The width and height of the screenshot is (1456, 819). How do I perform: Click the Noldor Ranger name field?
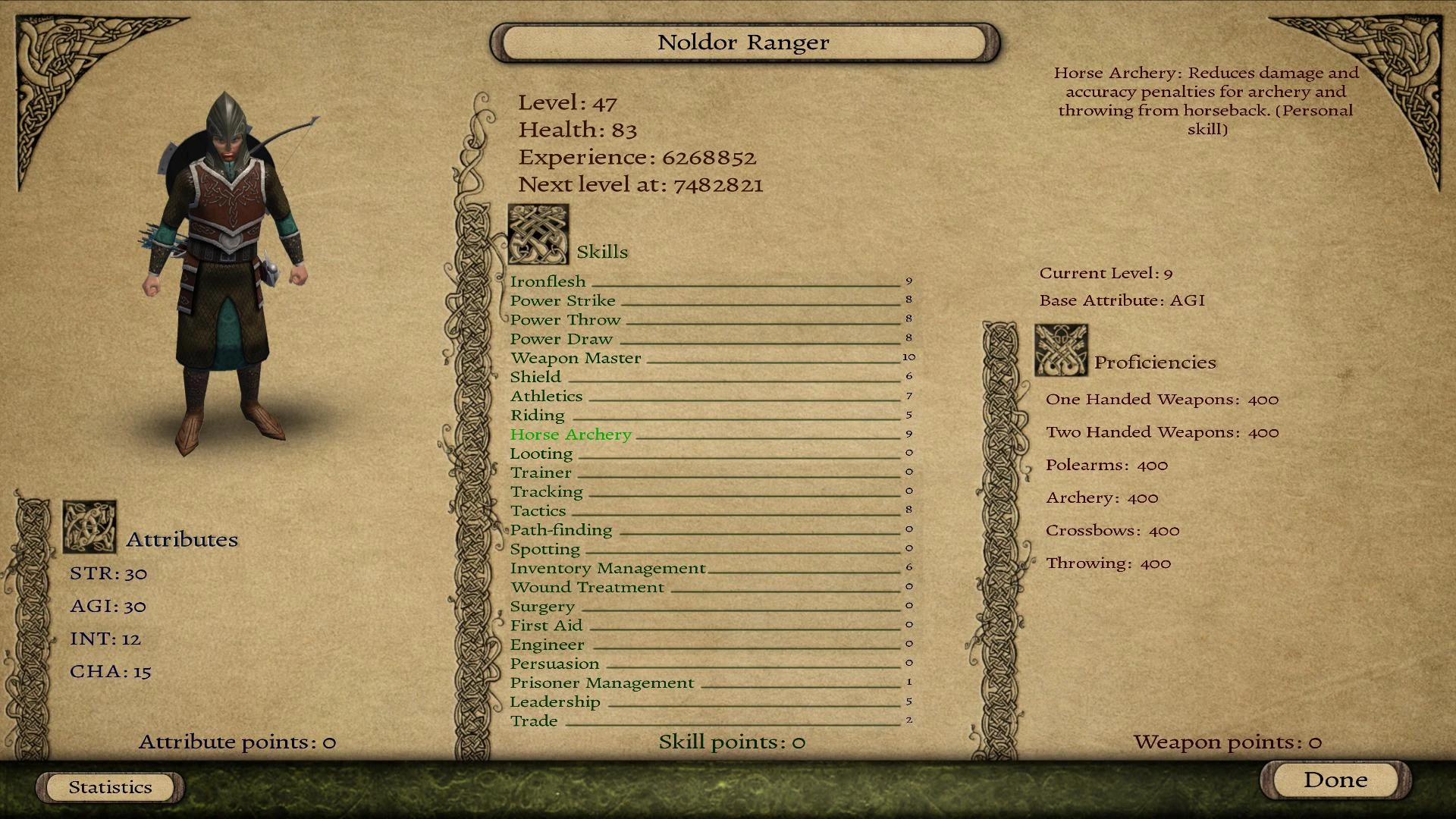[x=744, y=42]
